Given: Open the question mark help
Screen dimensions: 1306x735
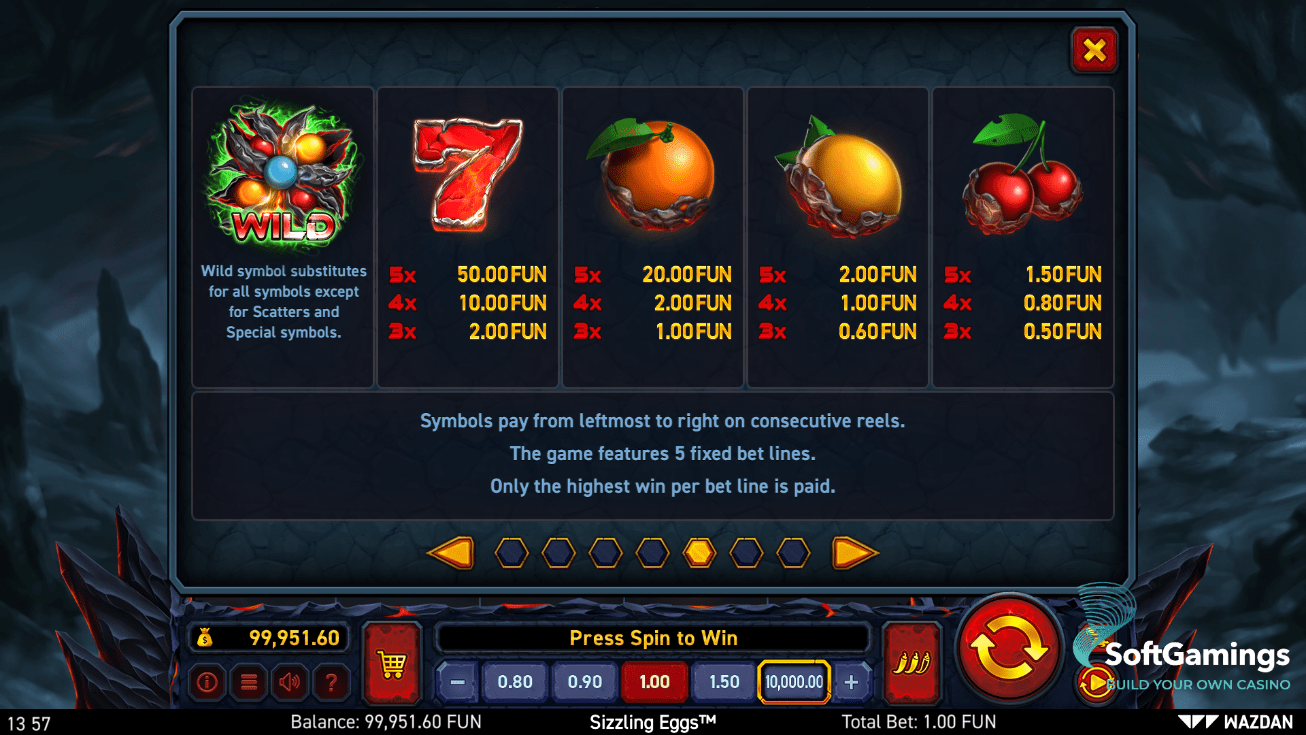Looking at the screenshot, I should click(x=331, y=683).
